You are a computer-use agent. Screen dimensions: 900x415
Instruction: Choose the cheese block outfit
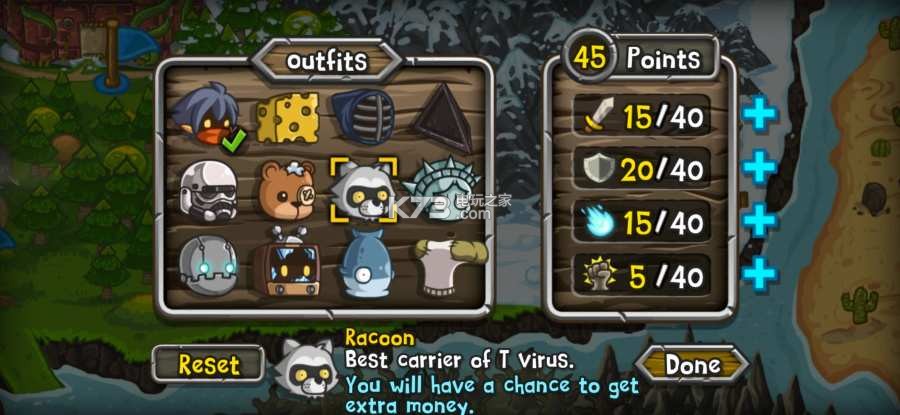tap(287, 117)
